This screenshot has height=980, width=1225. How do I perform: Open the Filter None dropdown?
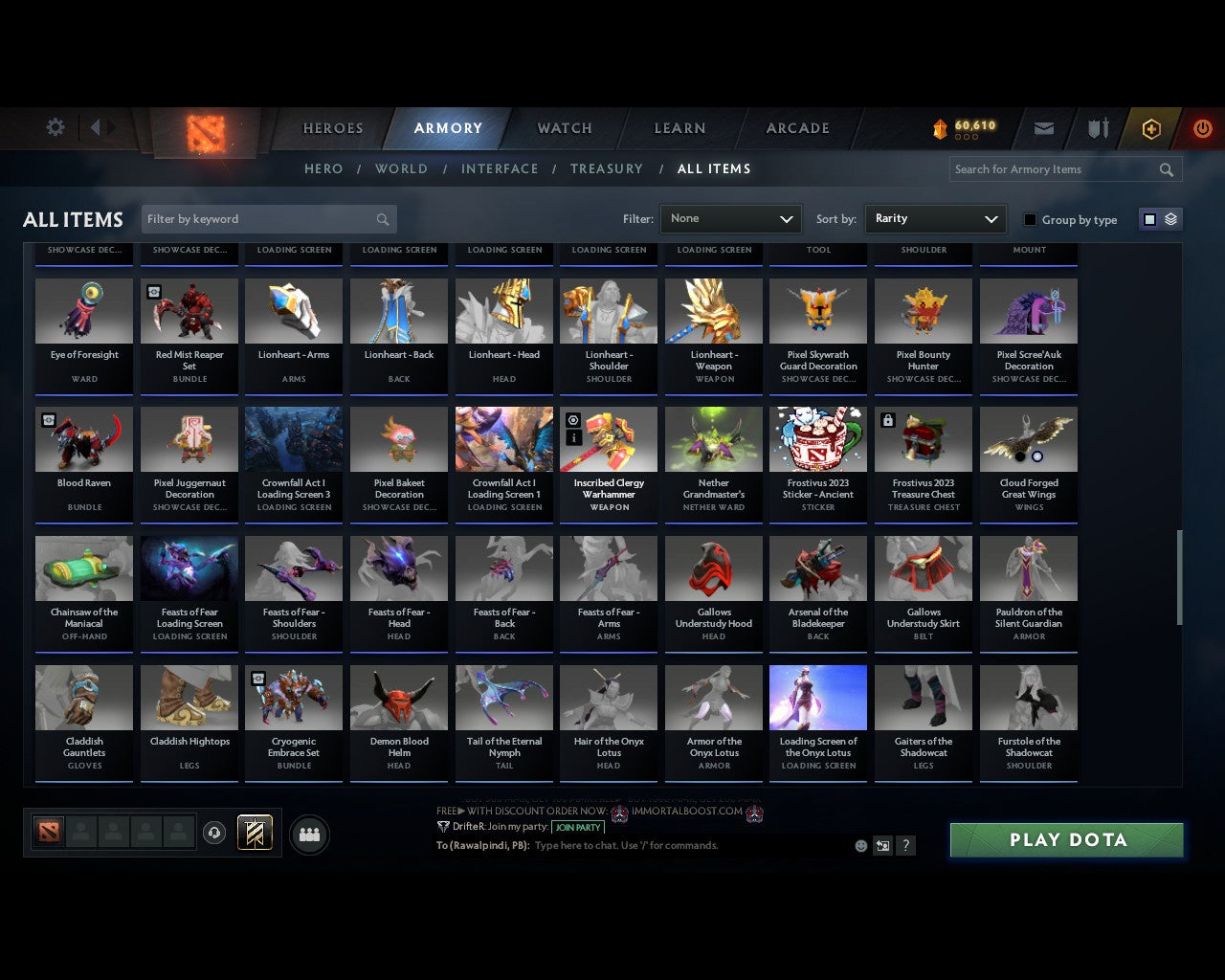pos(730,219)
